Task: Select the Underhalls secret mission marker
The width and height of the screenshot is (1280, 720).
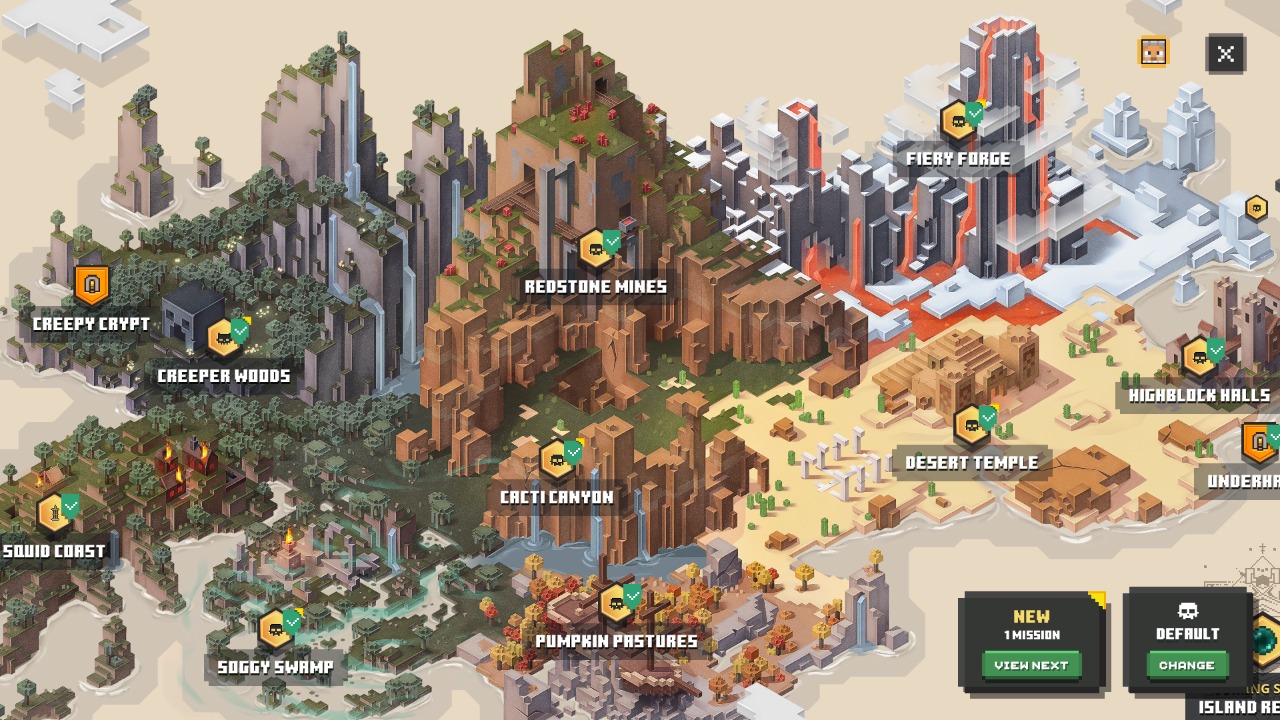Action: [x=1259, y=442]
